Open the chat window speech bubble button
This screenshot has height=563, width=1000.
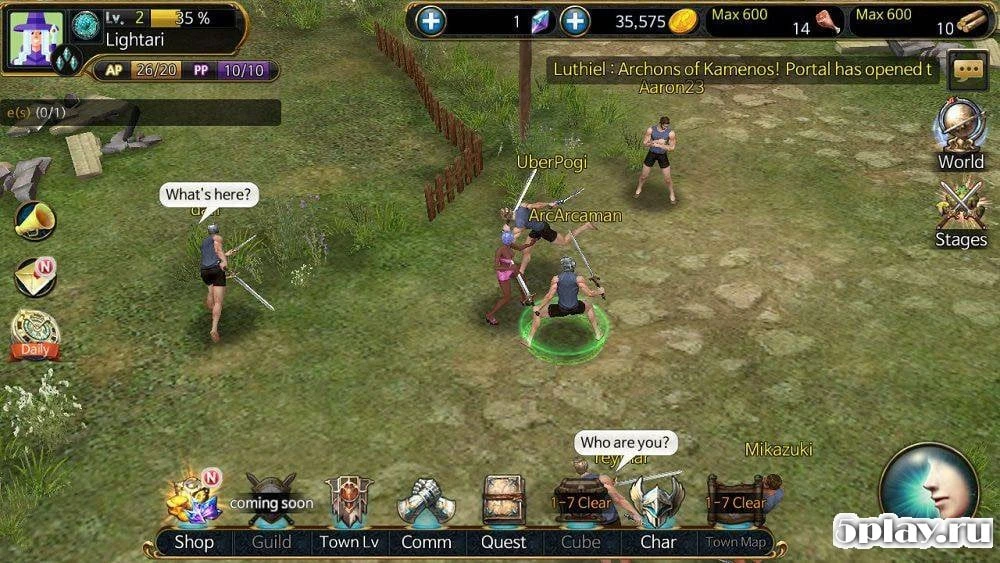(967, 70)
